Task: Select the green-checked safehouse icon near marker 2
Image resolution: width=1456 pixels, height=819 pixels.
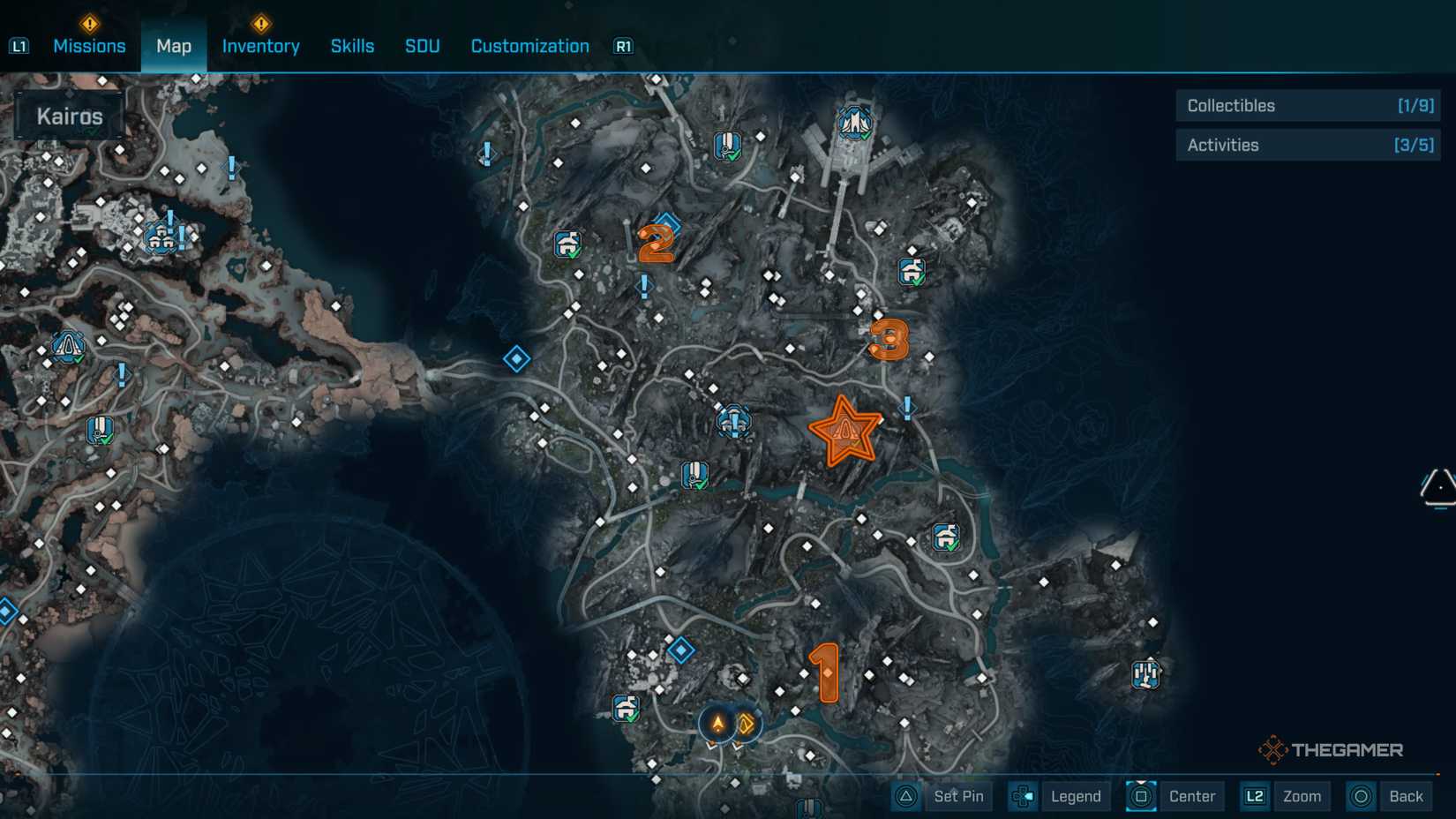Action: tap(569, 244)
